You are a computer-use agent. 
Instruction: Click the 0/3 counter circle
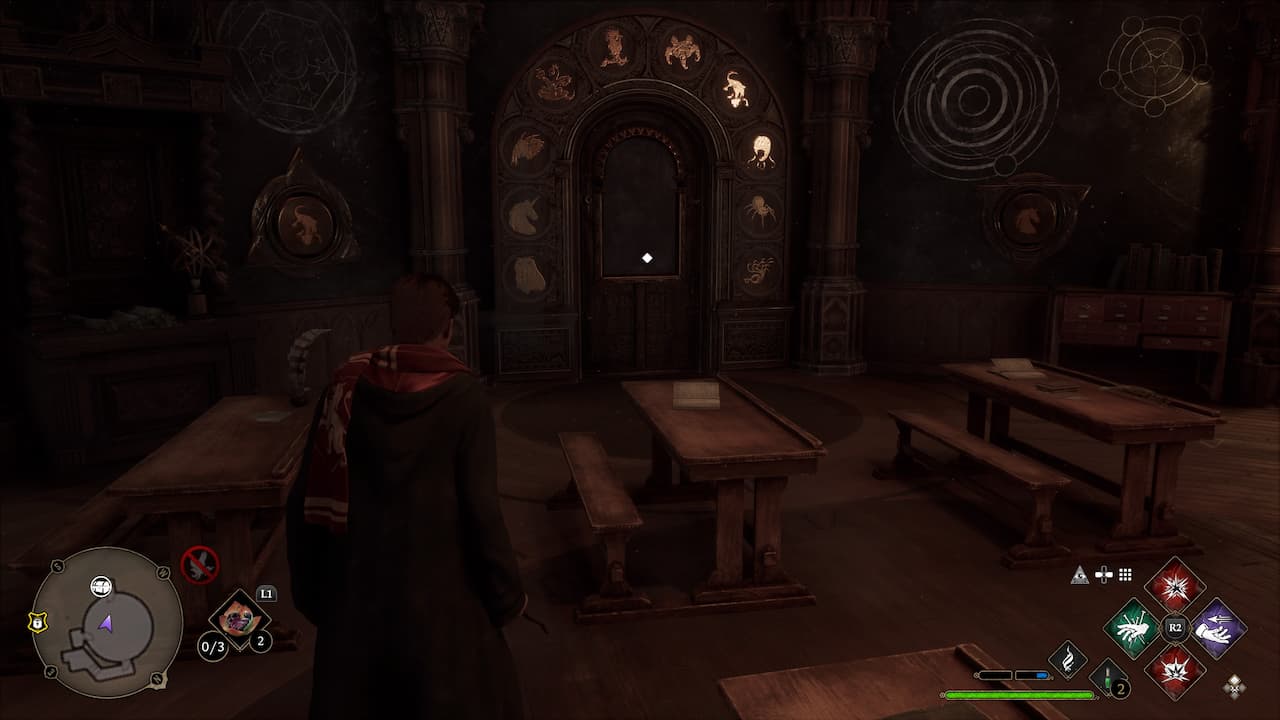click(x=212, y=646)
